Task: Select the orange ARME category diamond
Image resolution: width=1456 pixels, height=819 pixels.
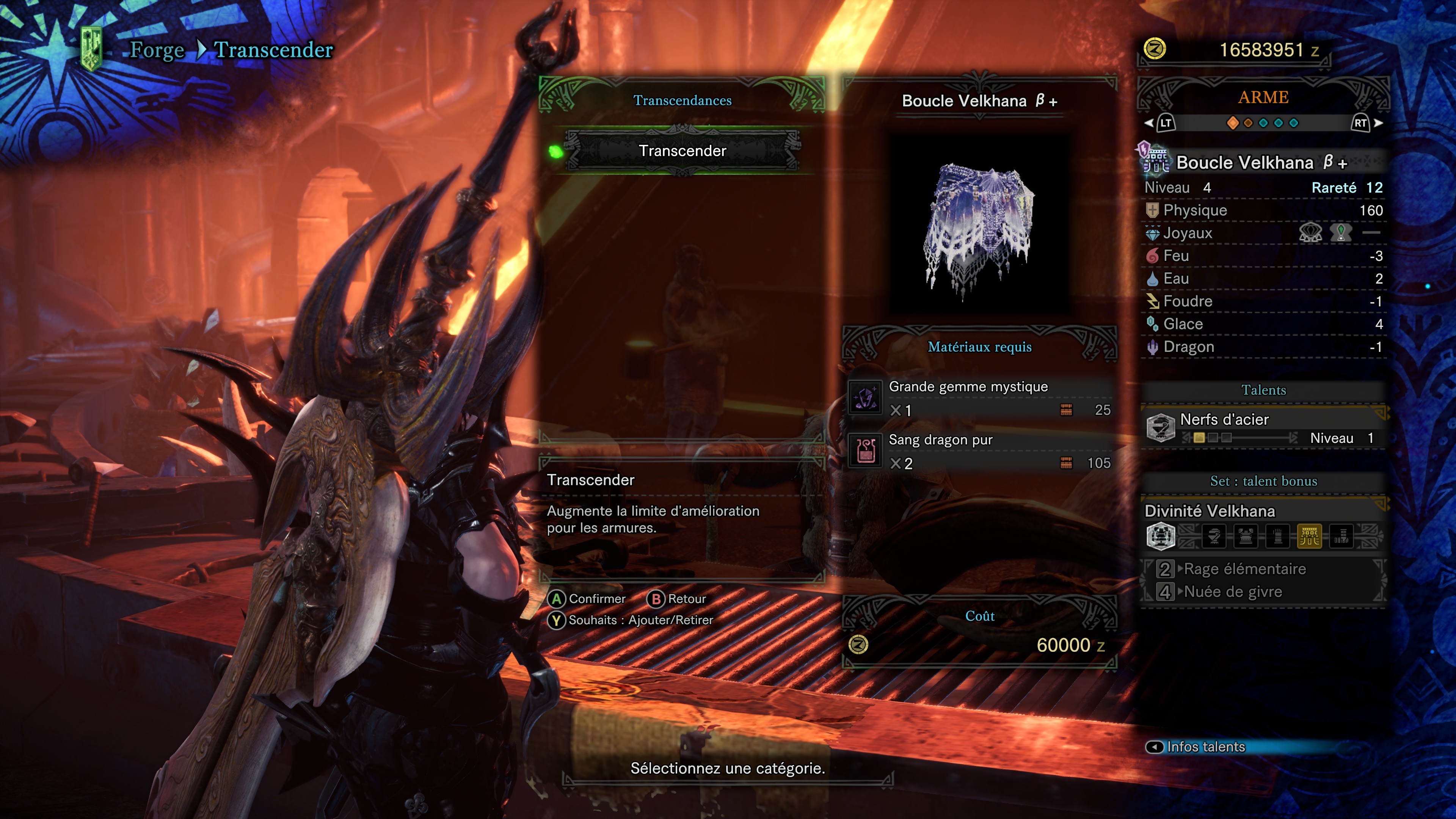Action: [x=1233, y=123]
